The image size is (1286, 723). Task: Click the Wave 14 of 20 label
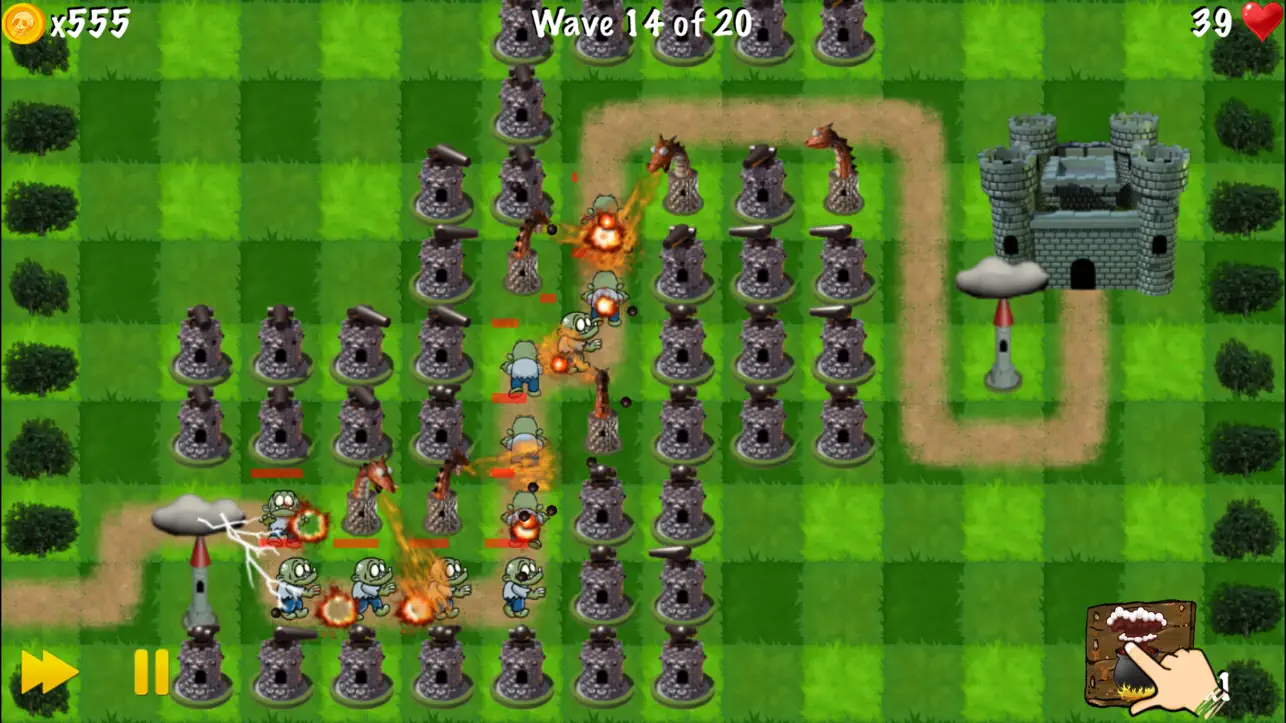point(640,22)
